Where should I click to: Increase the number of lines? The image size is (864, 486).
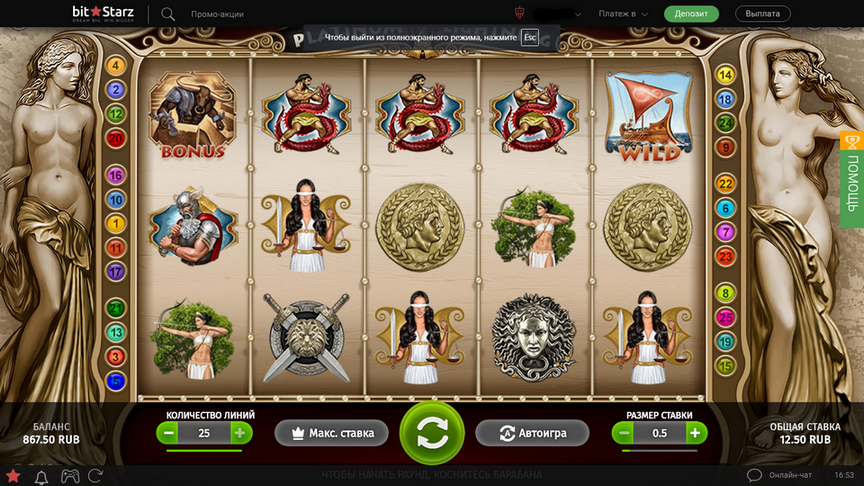(x=240, y=433)
